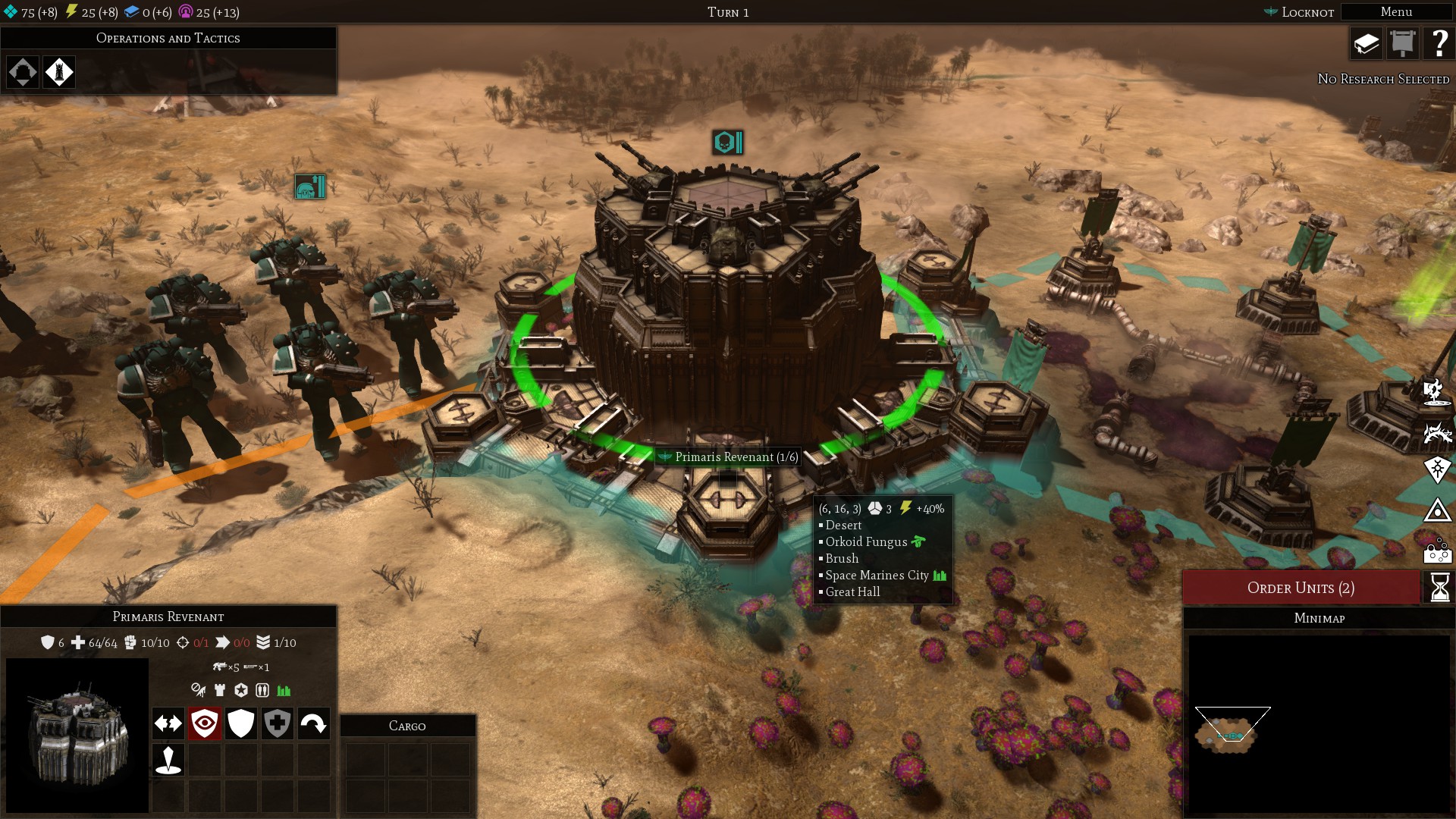Image resolution: width=1456 pixels, height=819 pixels.
Task: Click the Order Units (2) button
Action: point(1301,588)
